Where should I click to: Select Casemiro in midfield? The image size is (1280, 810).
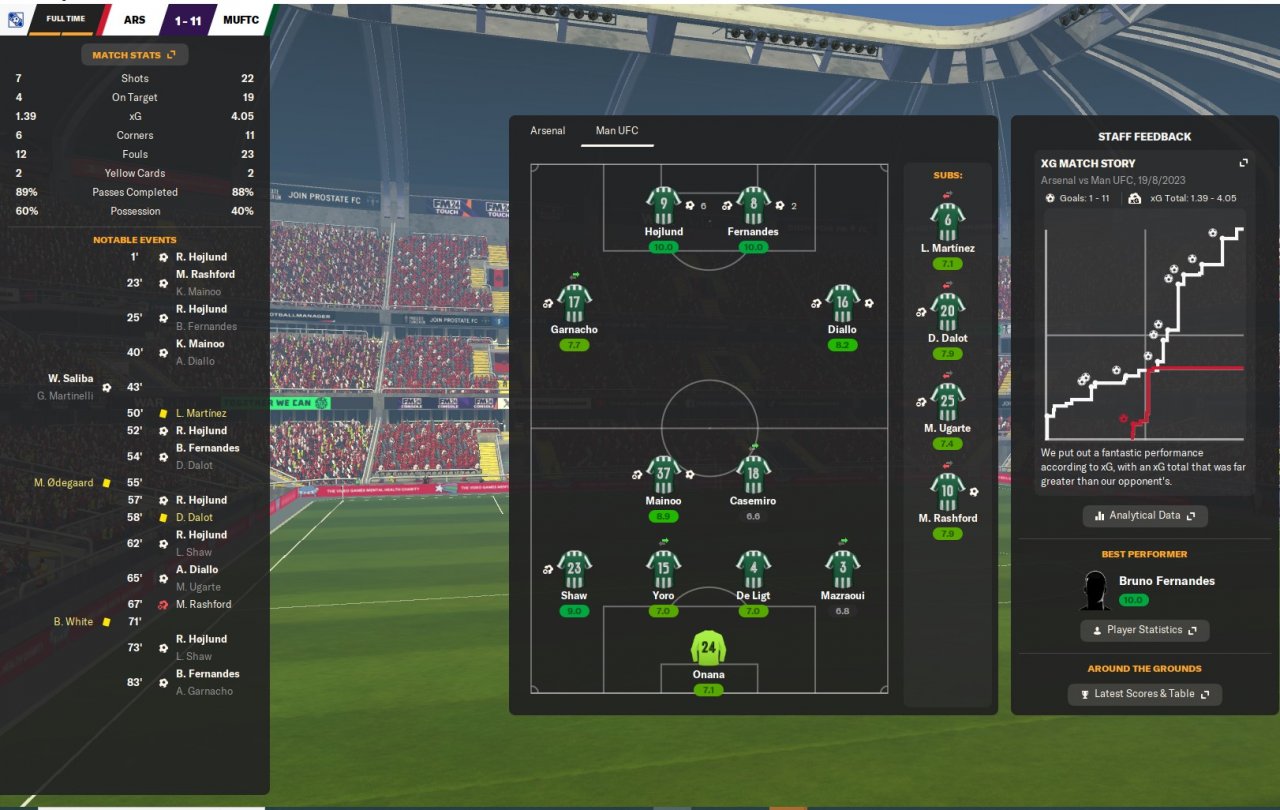(x=753, y=476)
